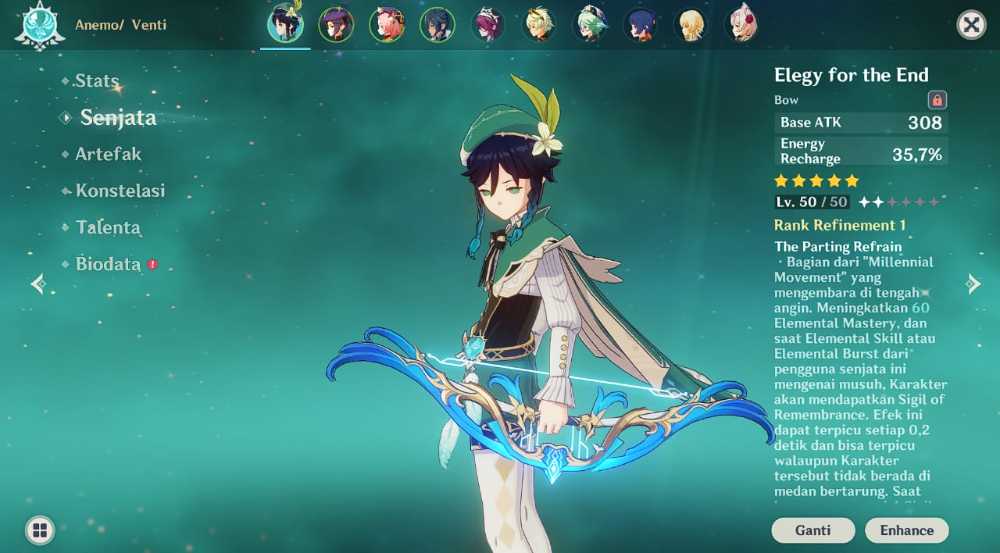1000x553 pixels.
Task: Open the Konstelasi menu
Action: tap(120, 191)
